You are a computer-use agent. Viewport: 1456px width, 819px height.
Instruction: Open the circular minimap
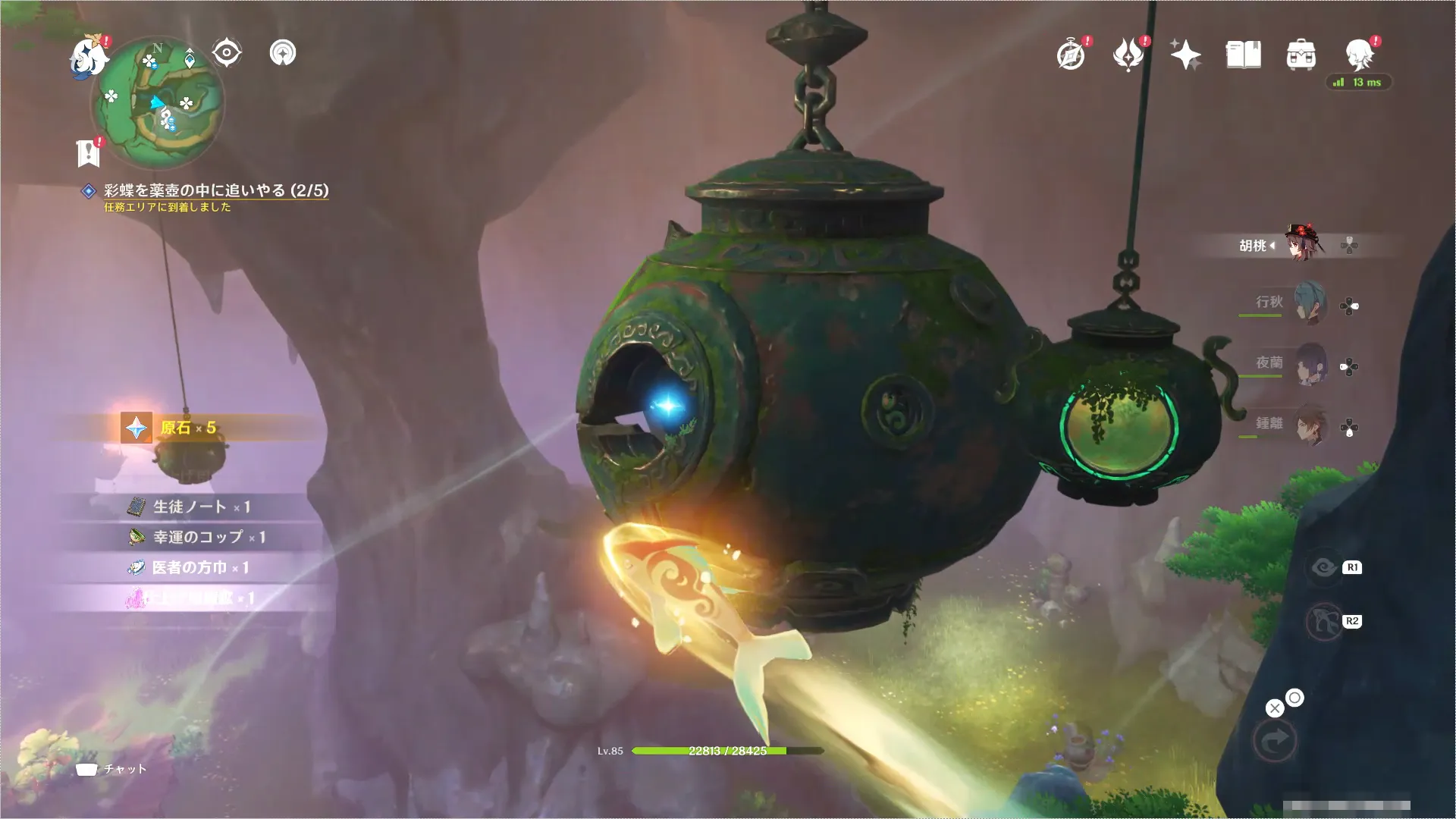pos(158,102)
